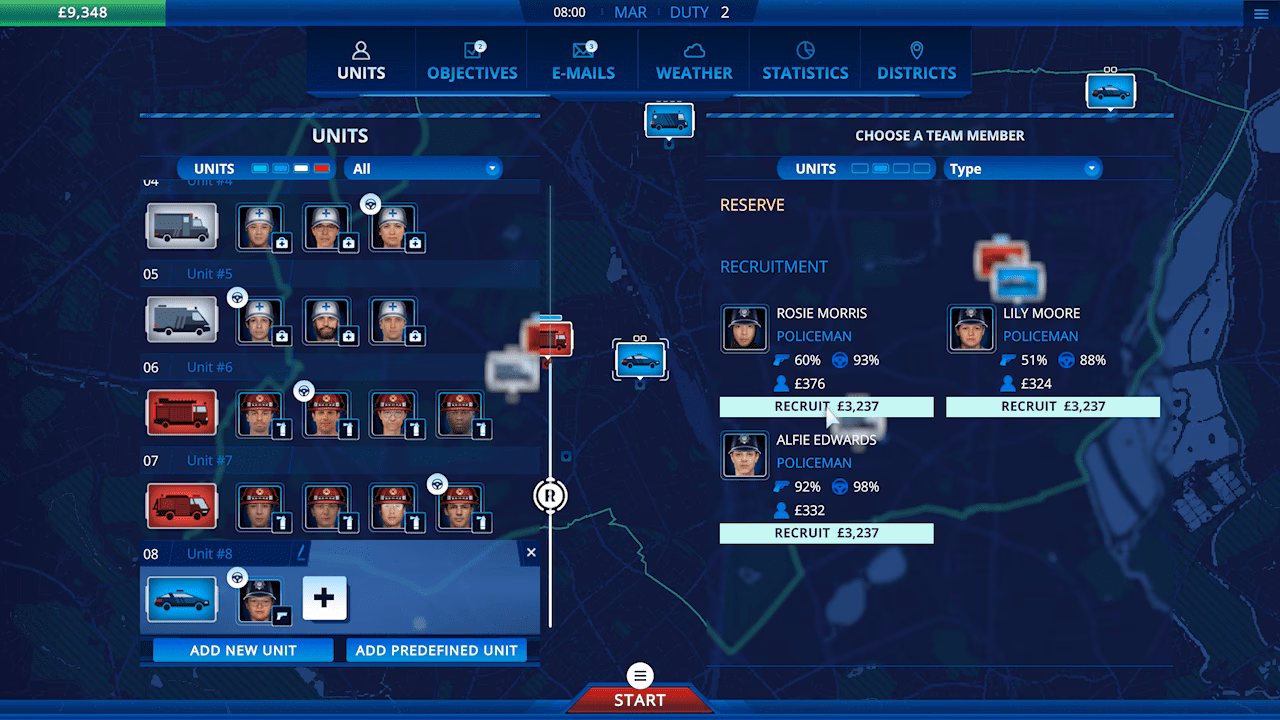Select the Unit #8 police car vehicle
The image size is (1280, 720).
(182, 599)
